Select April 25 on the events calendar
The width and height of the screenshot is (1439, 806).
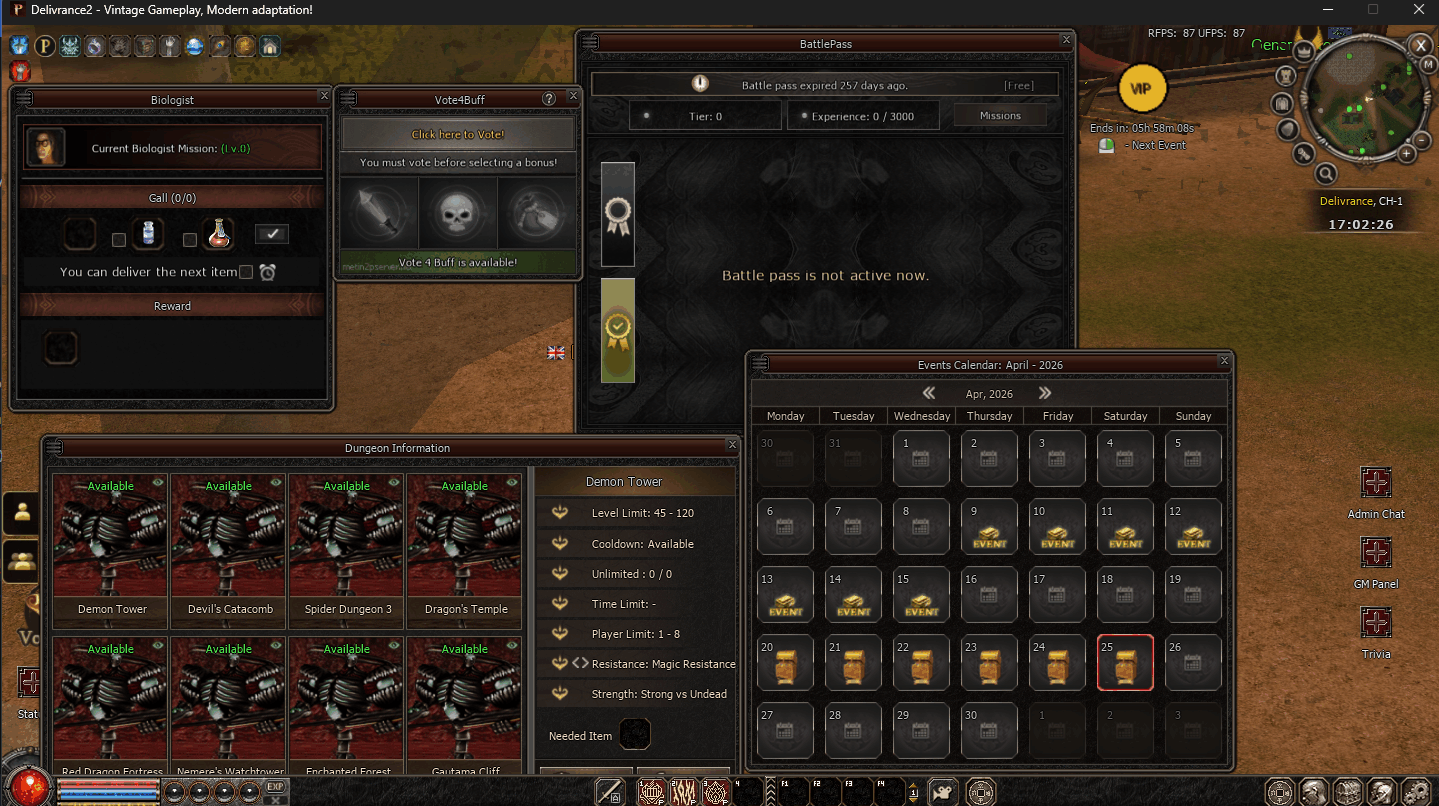pyautogui.click(x=1125, y=662)
